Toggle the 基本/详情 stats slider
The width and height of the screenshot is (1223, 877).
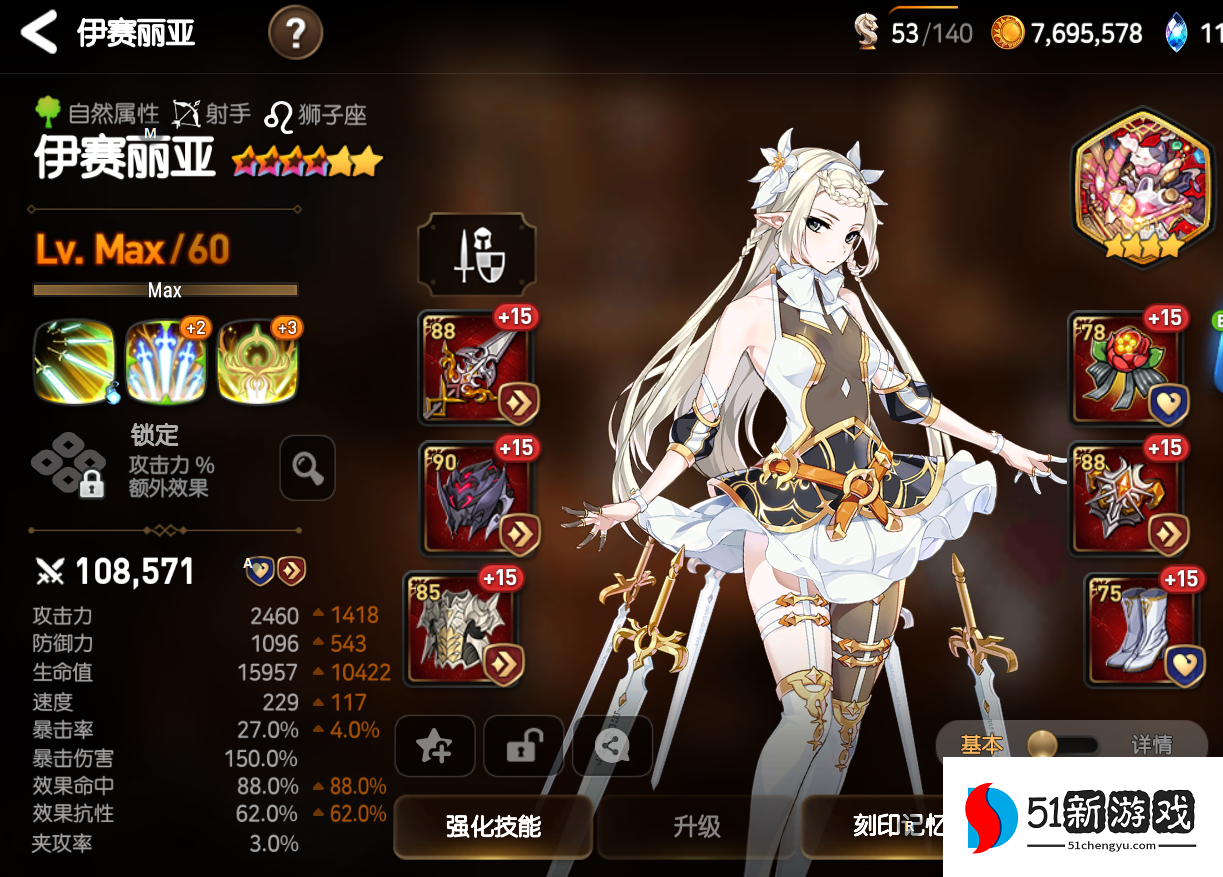(1066, 745)
